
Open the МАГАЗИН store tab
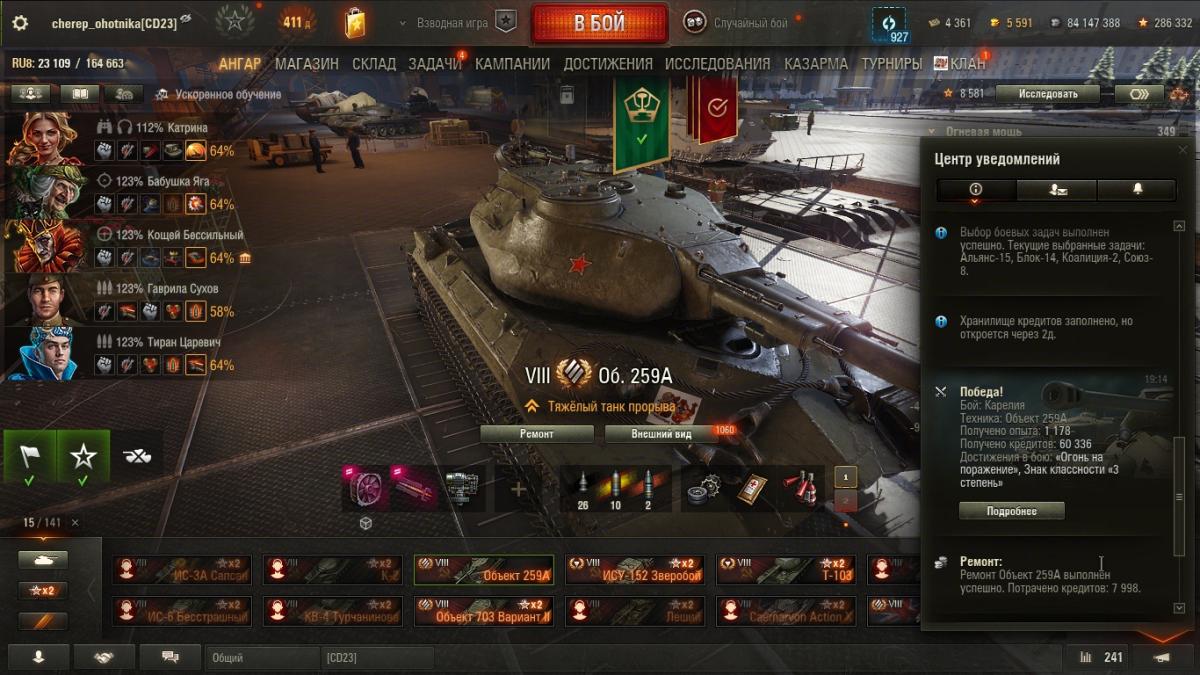pos(306,64)
